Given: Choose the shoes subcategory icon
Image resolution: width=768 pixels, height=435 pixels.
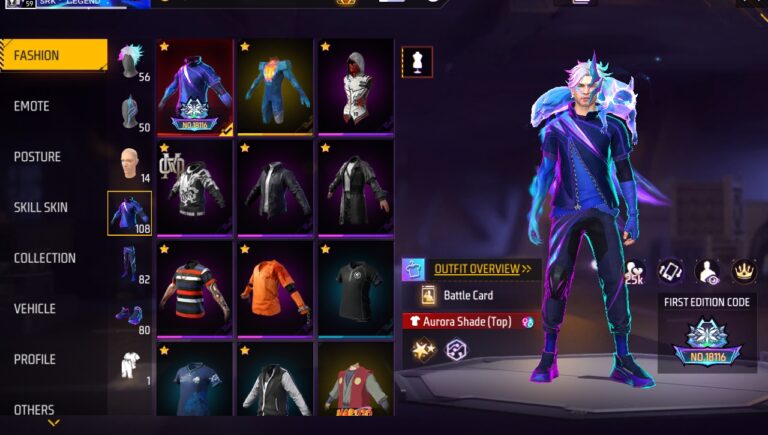Looking at the screenshot, I should 129,315.
